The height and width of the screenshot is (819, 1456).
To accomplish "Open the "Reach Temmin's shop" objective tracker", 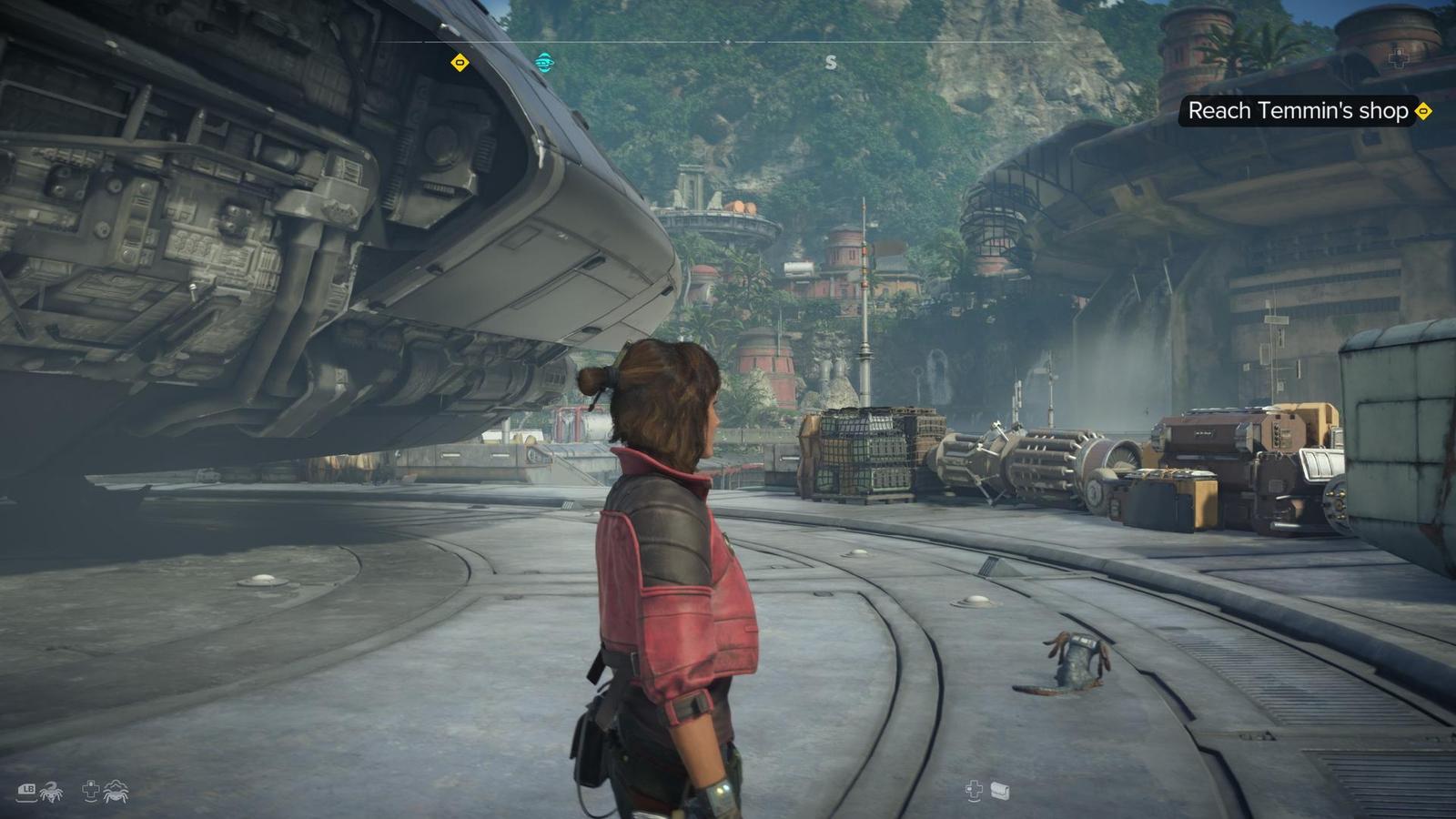I will 1299,111.
